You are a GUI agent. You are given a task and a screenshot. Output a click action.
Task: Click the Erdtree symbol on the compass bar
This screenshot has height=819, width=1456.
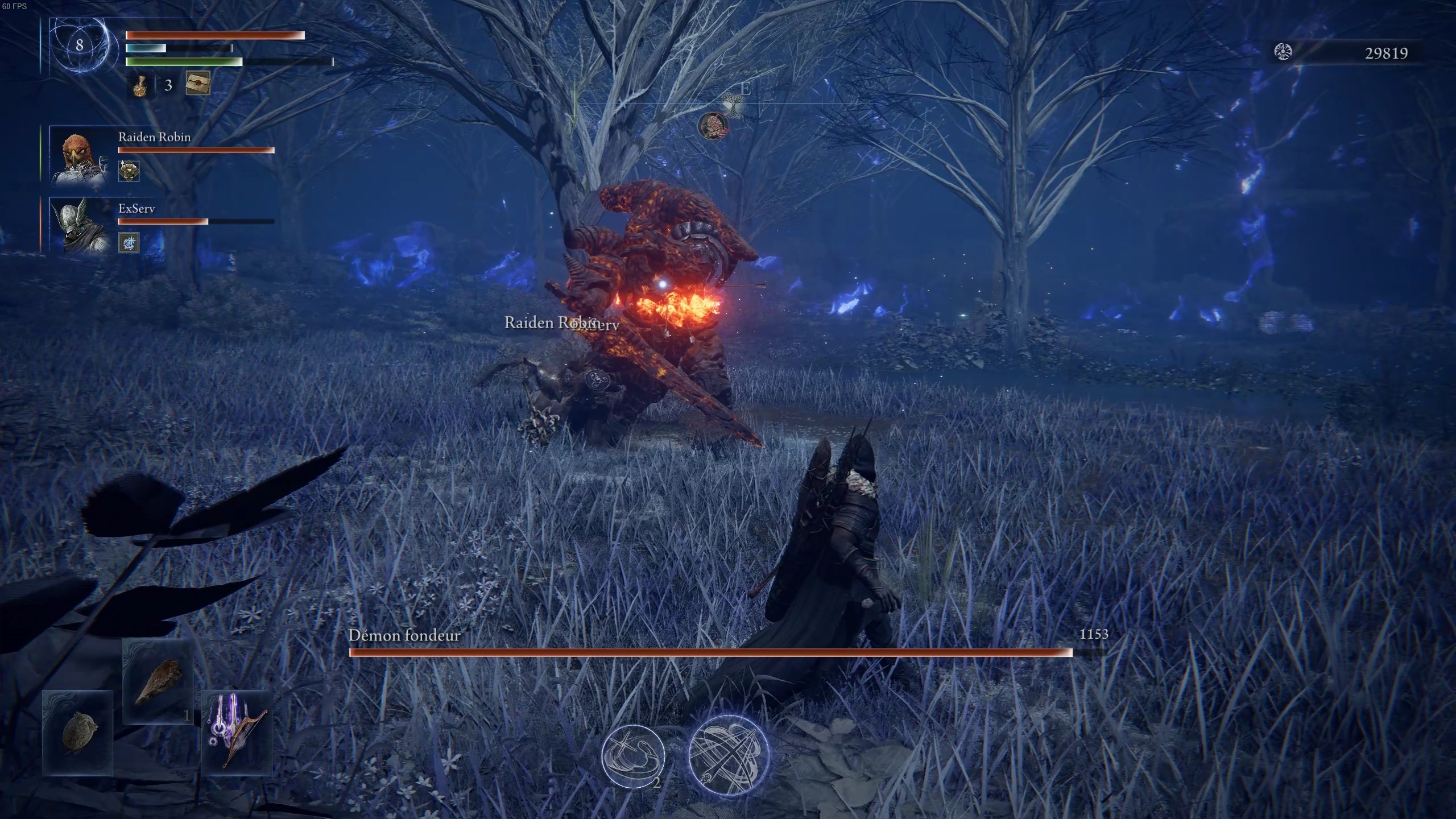[734, 102]
